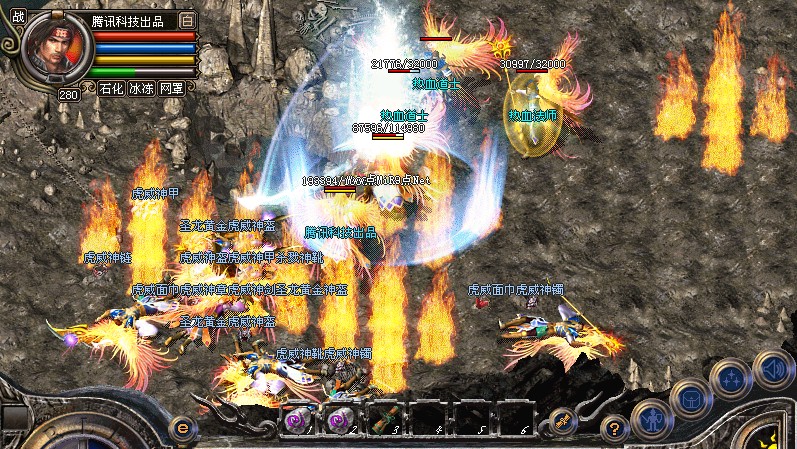Select the 冰冻 status button
797x449 pixels.
[x=141, y=89]
